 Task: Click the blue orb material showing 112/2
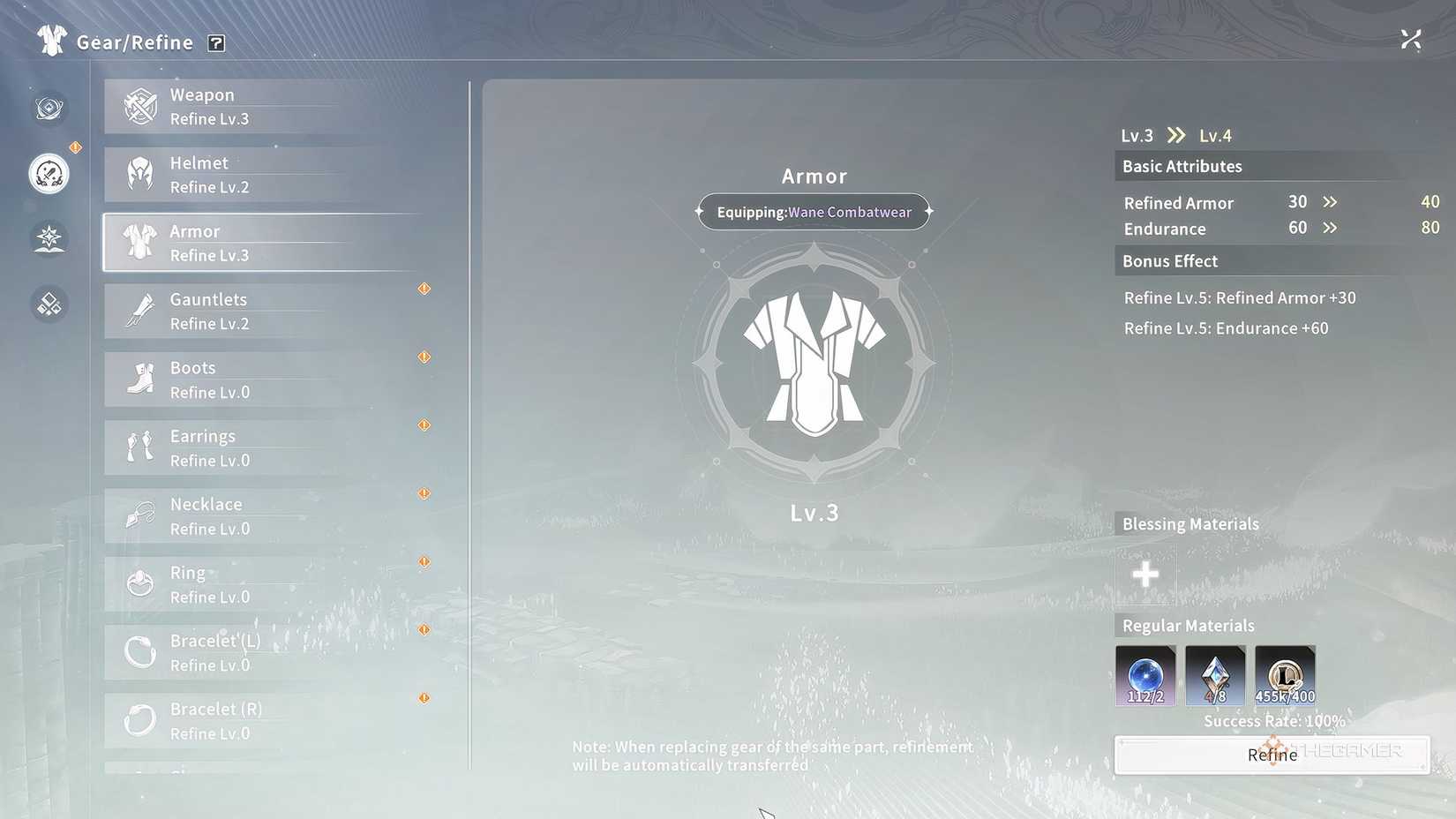1145,676
